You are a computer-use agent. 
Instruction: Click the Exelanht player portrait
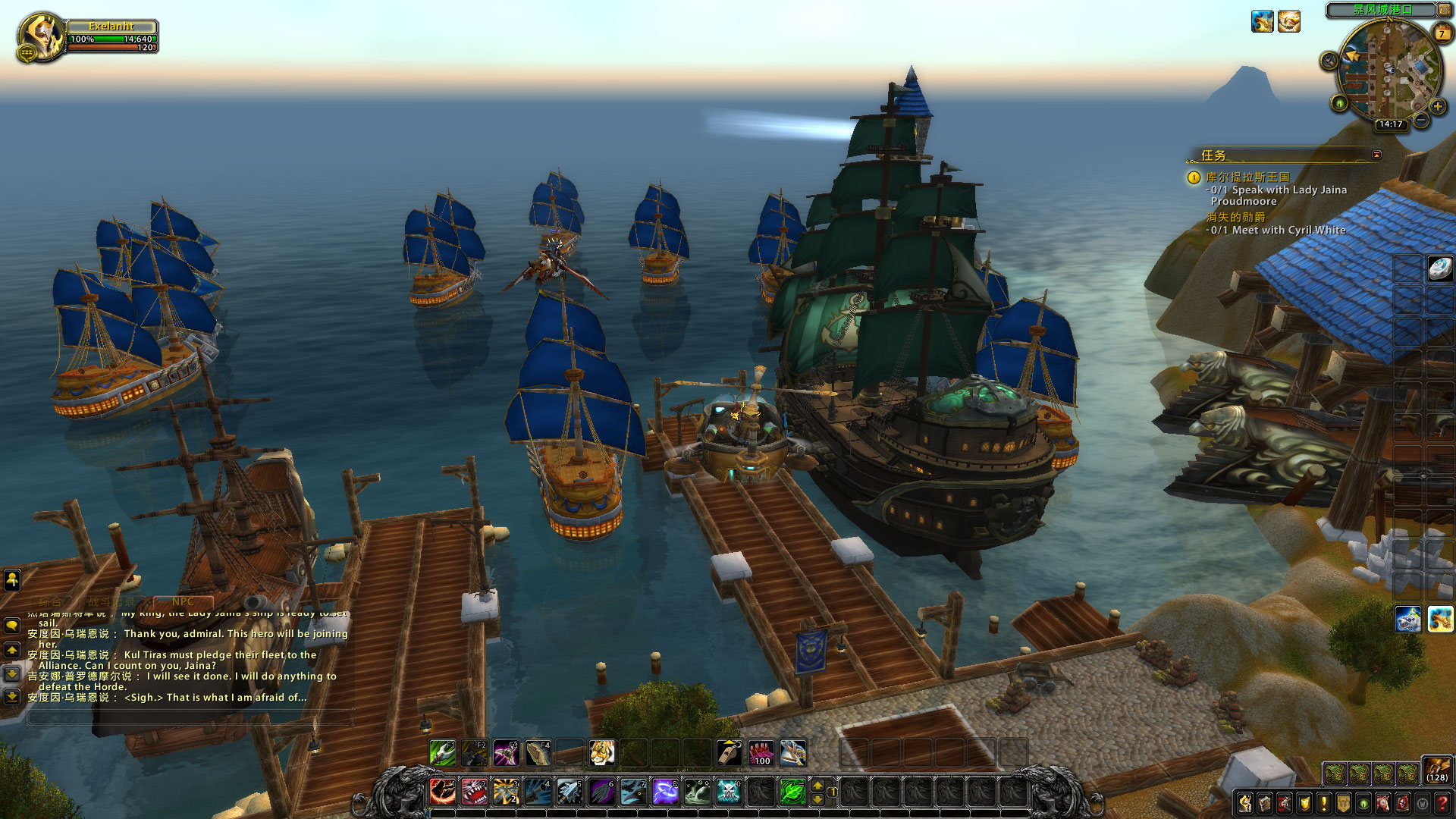pyautogui.click(x=42, y=36)
